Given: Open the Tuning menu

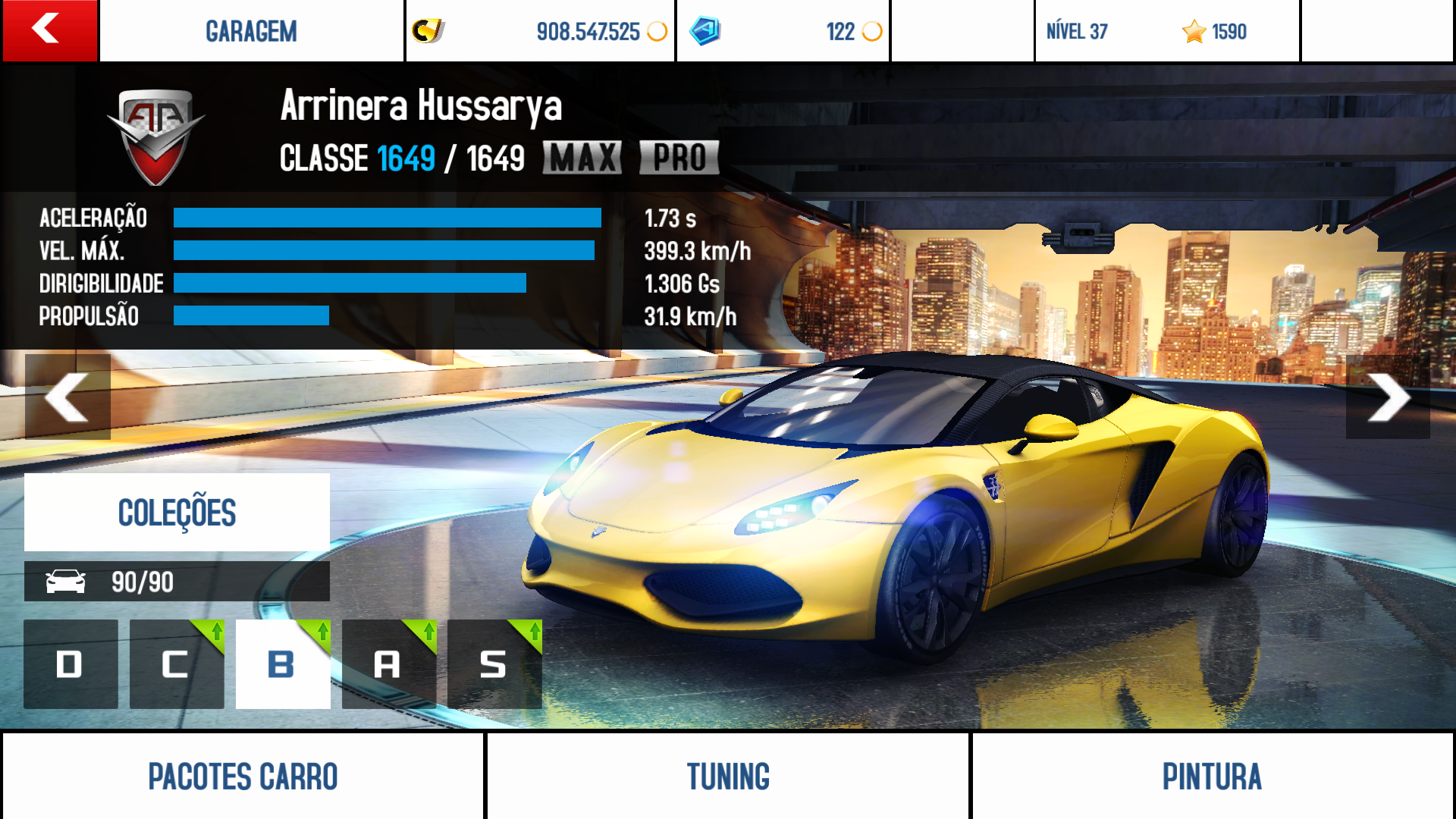Looking at the screenshot, I should pos(728,776).
